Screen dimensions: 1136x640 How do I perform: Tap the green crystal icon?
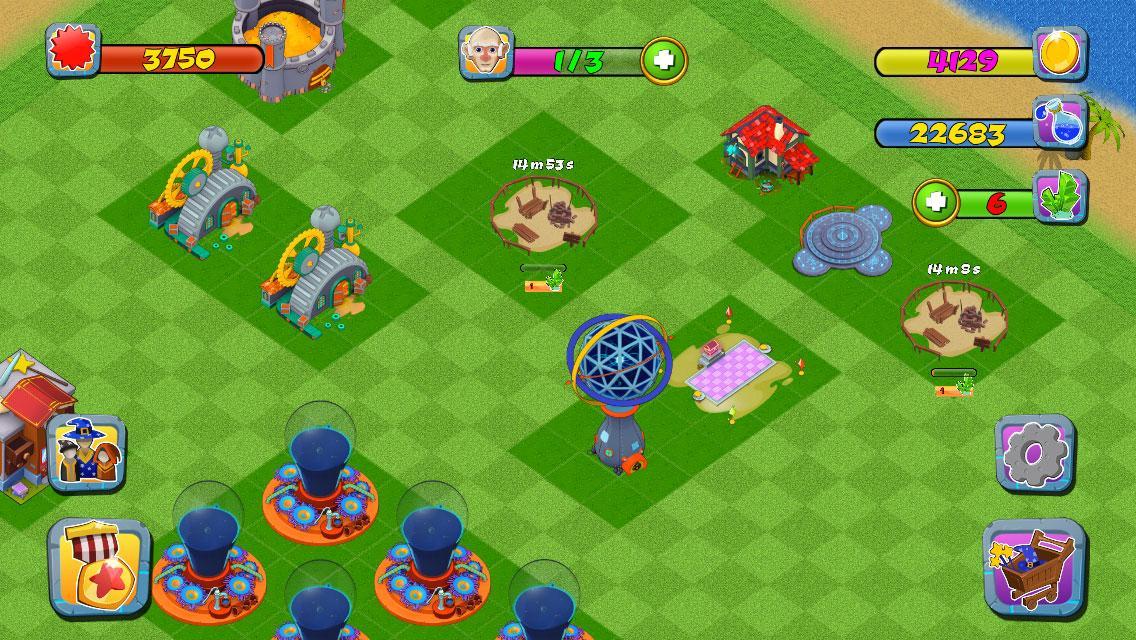1060,196
